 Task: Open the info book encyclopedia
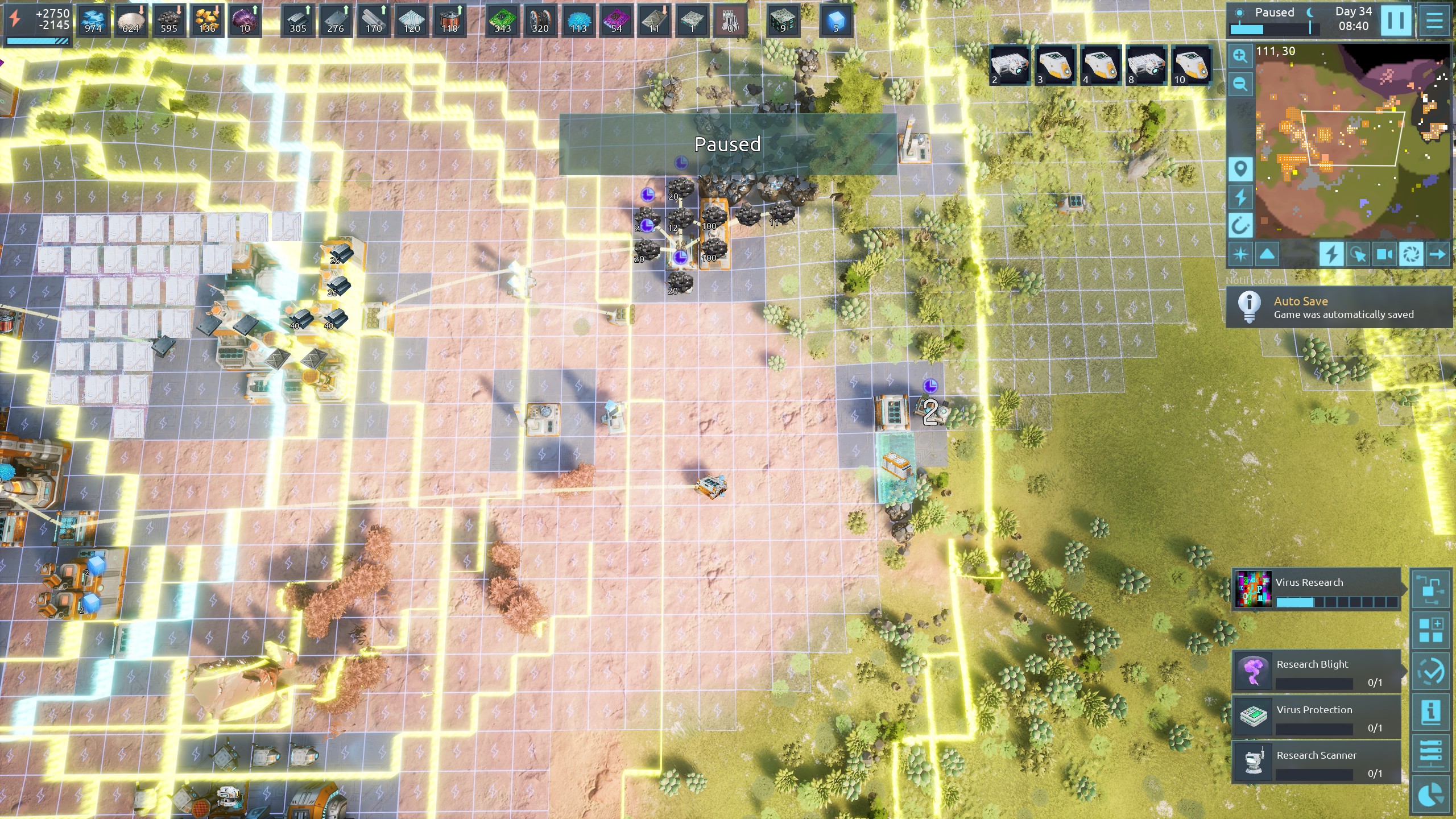click(x=1430, y=712)
